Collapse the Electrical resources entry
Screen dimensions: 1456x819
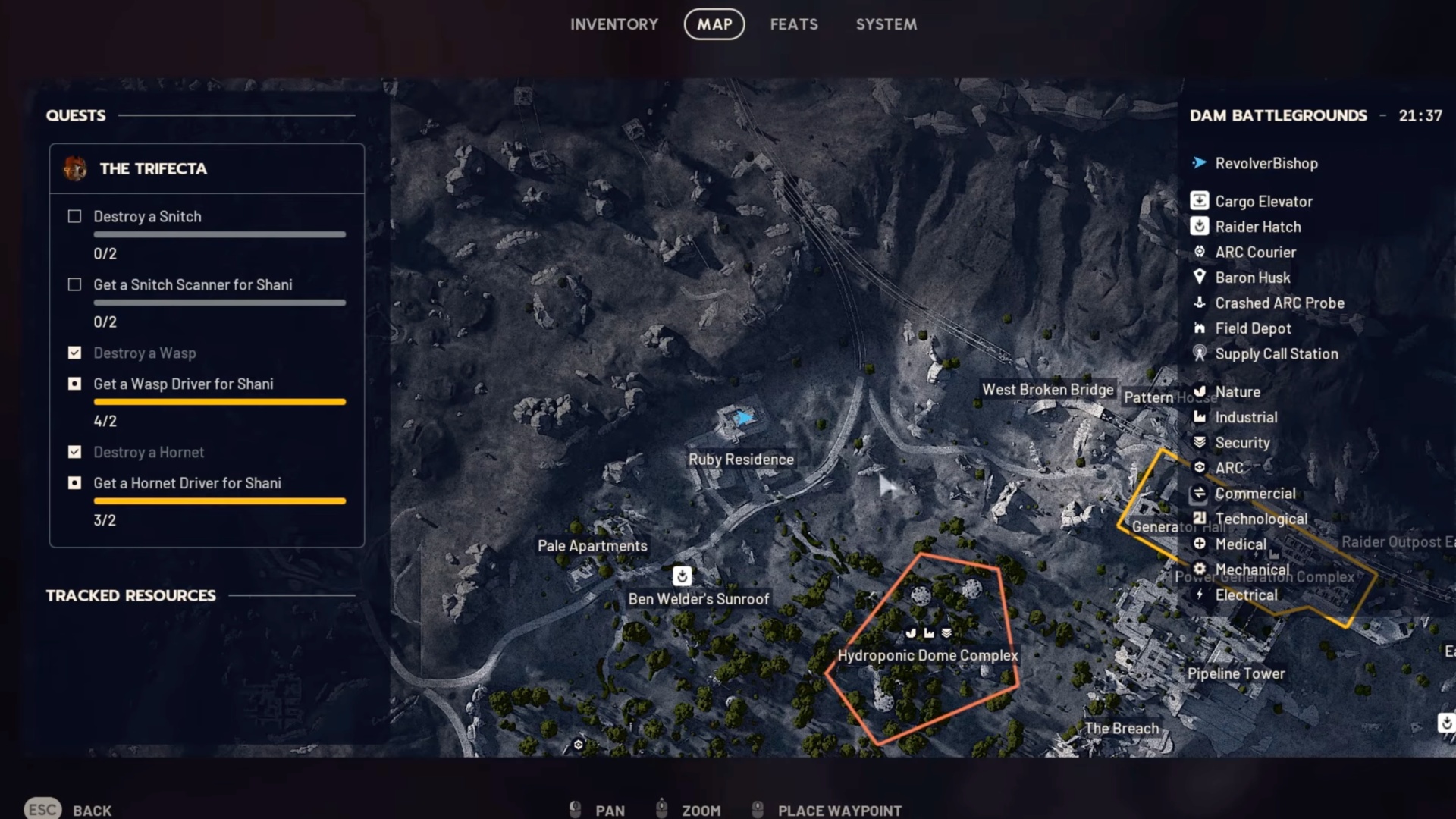[x=1200, y=595]
